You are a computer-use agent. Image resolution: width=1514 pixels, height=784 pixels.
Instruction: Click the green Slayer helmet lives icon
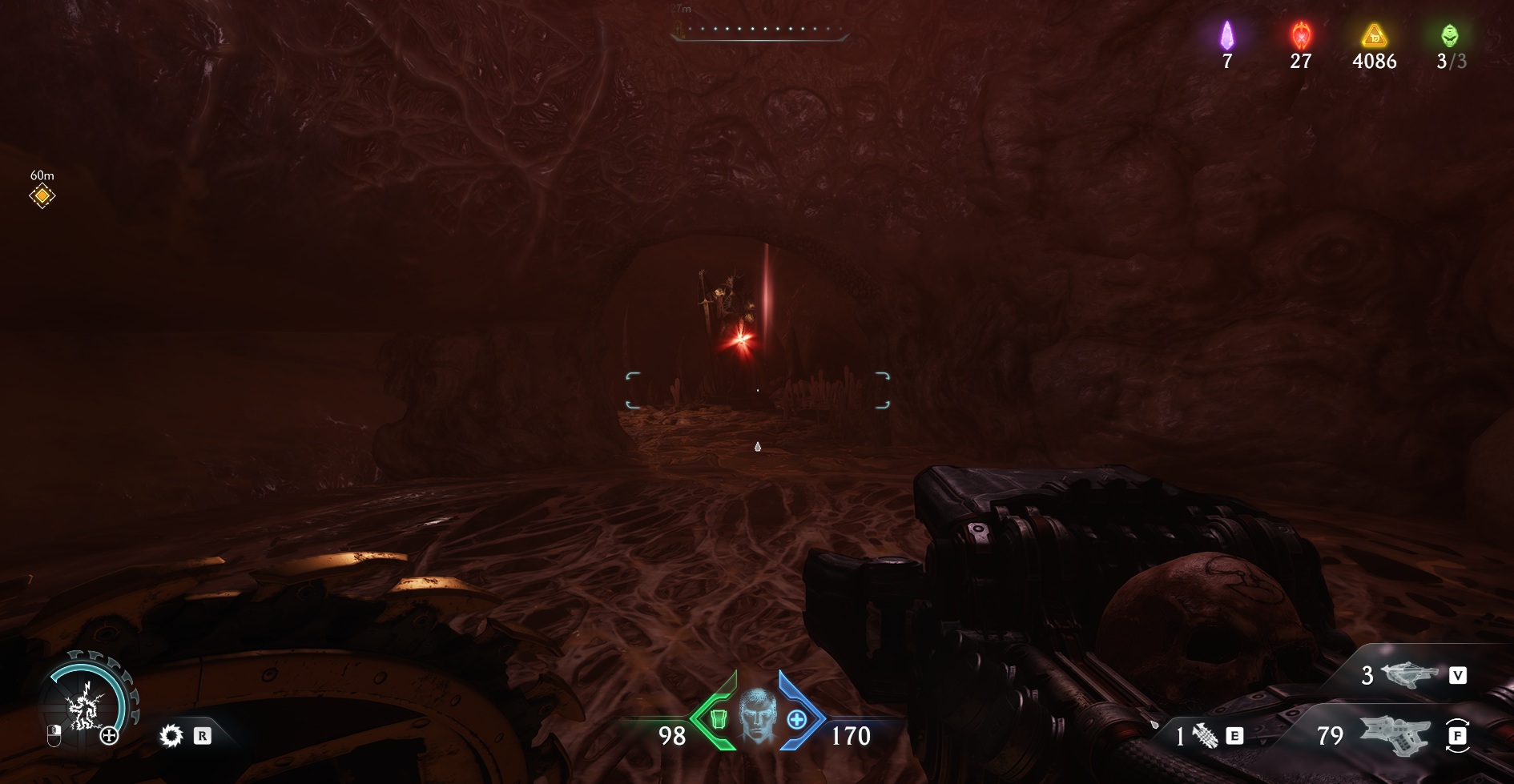pyautogui.click(x=1450, y=36)
